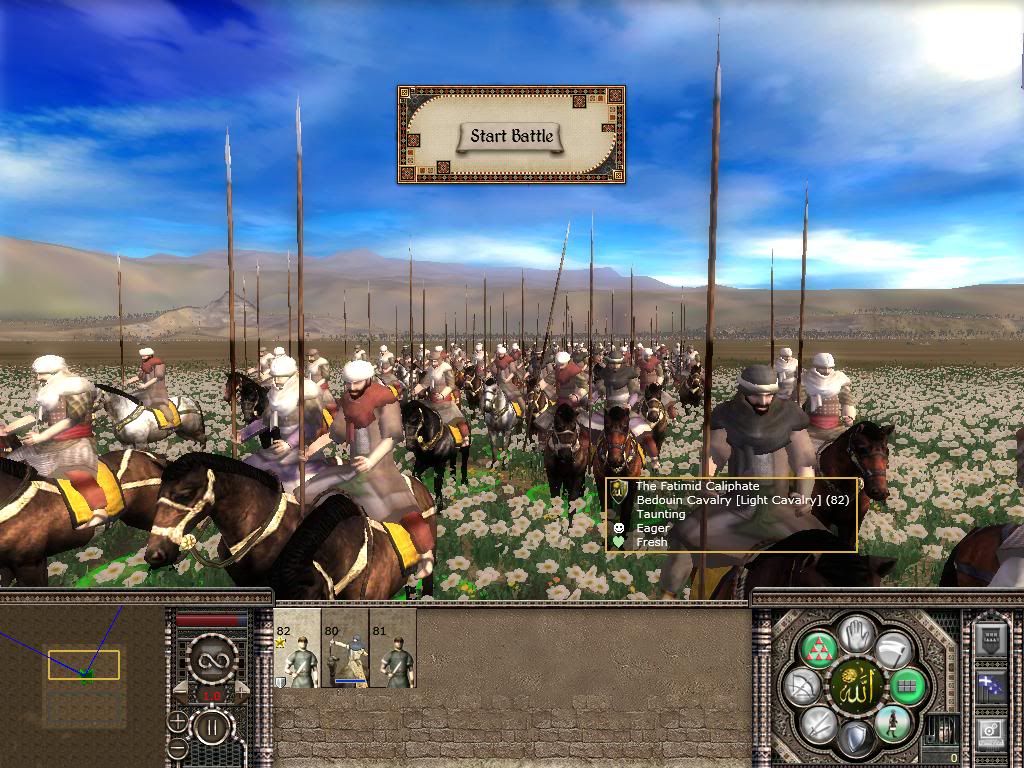Viewport: 1024px width, 768px height.
Task: Click the crossed swords attack mode button
Action: [819, 723]
